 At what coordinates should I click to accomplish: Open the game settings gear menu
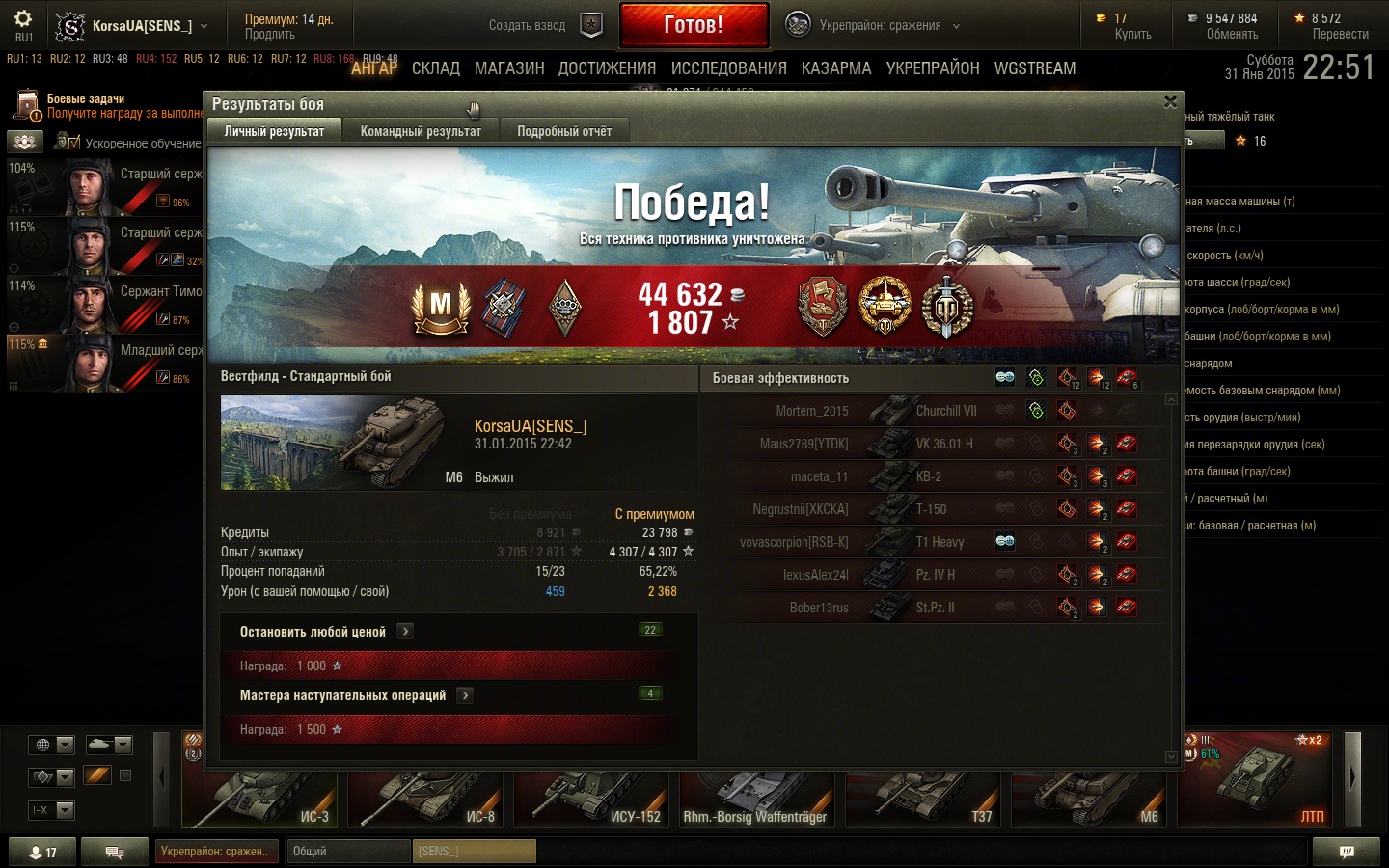(23, 19)
